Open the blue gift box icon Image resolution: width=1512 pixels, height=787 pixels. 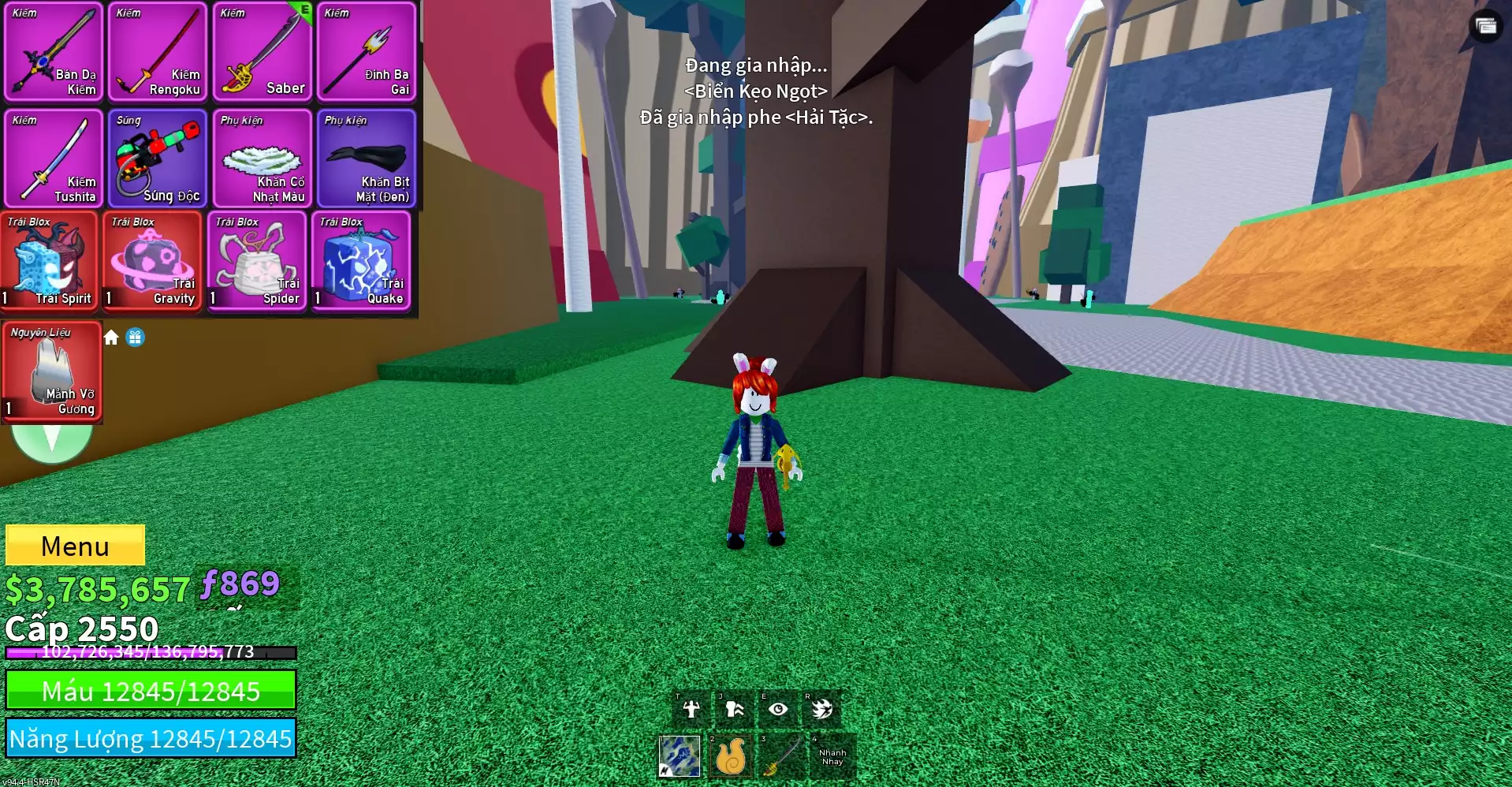coord(136,338)
